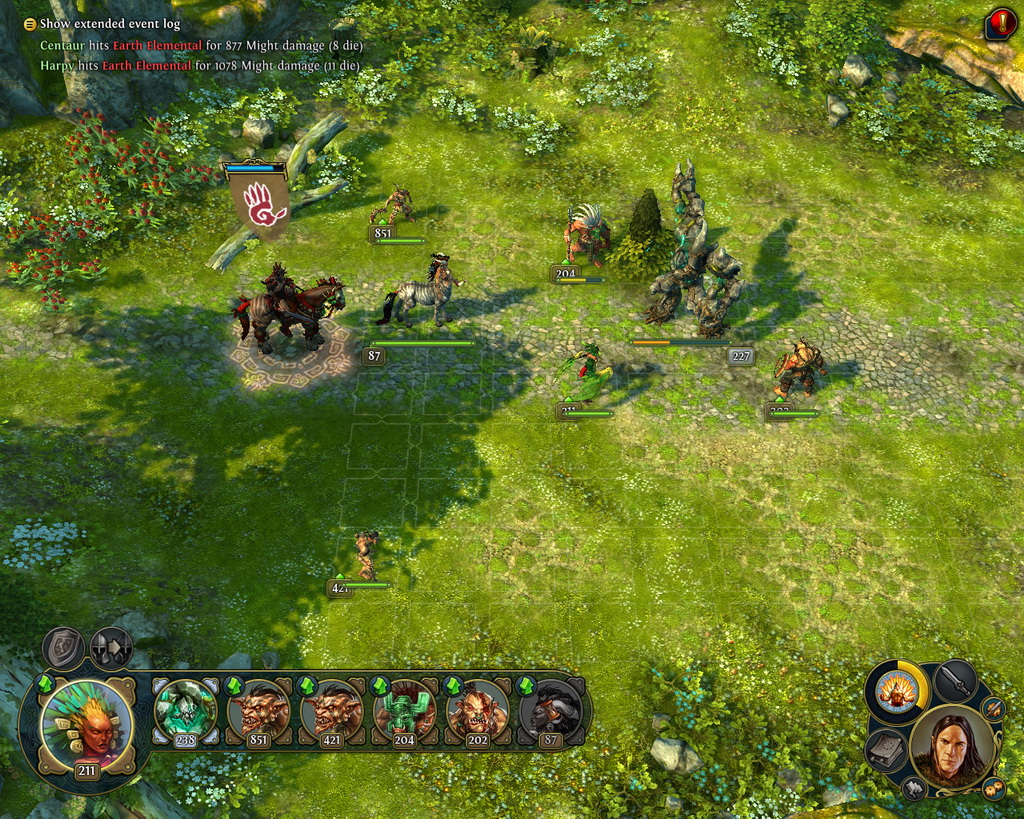The width and height of the screenshot is (1024, 819).
Task: Show the extended event log
Action: pos(30,24)
